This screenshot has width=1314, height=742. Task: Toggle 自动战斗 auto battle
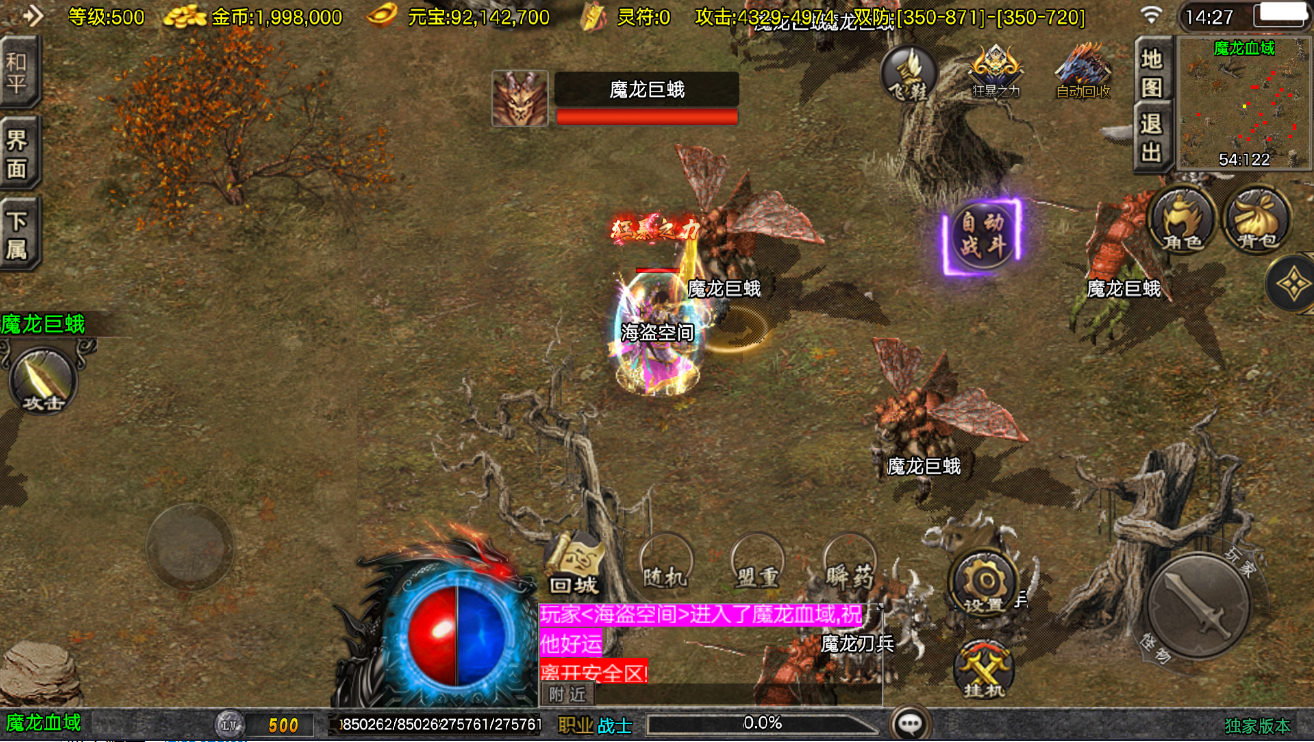tap(982, 236)
